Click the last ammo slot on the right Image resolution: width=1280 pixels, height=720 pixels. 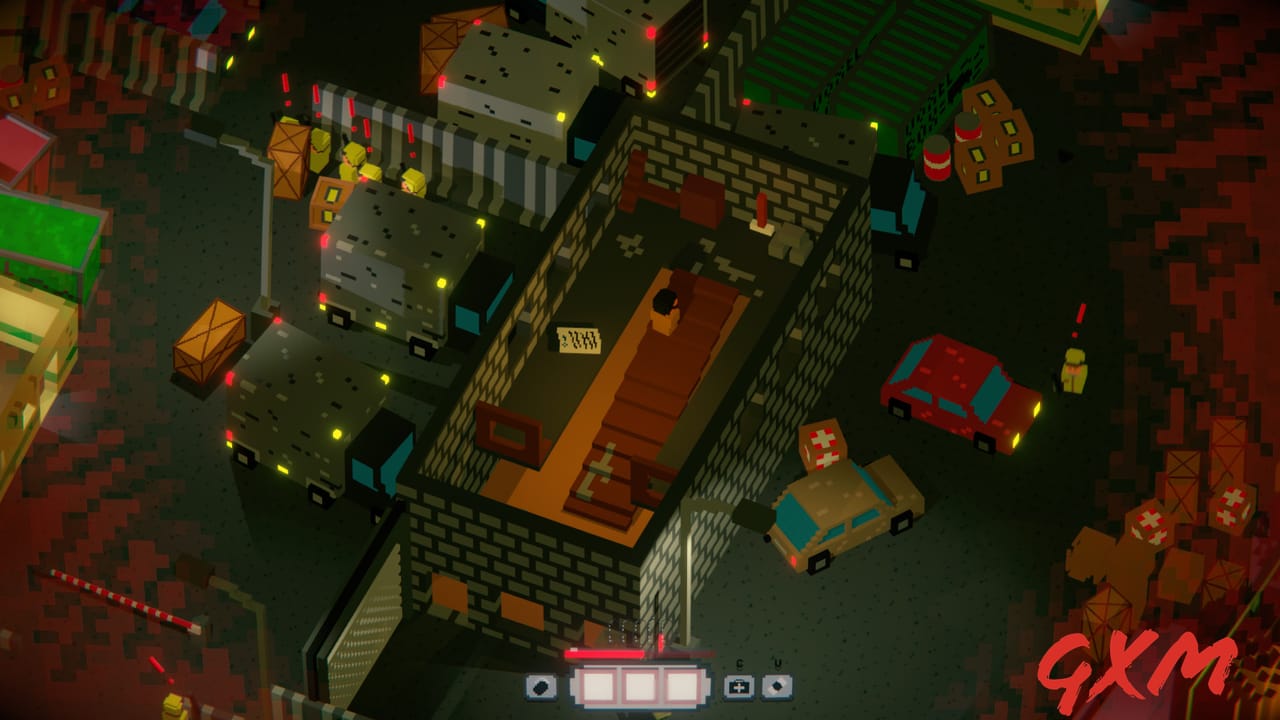coord(684,687)
